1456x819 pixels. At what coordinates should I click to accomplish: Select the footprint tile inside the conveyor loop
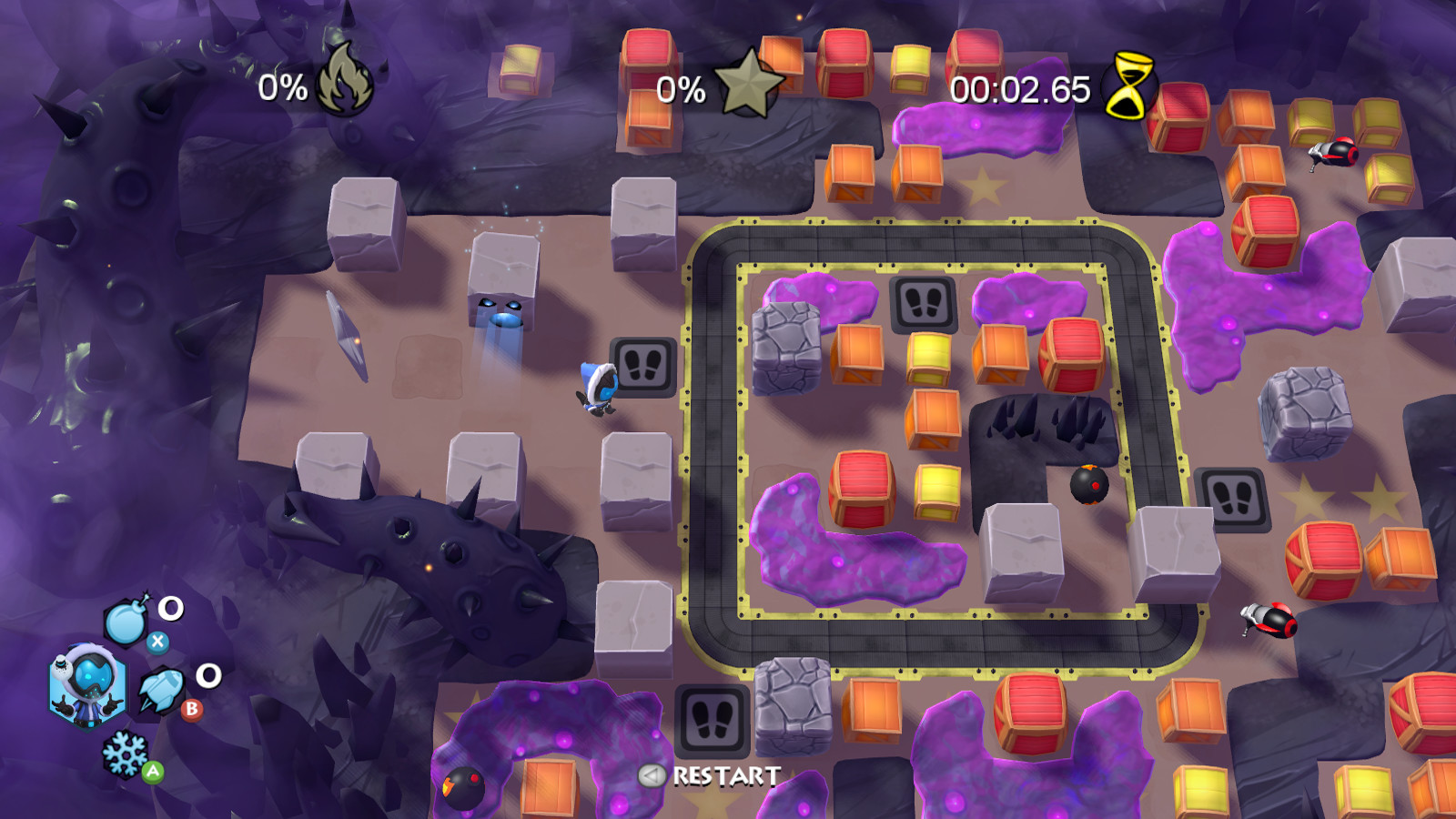924,300
